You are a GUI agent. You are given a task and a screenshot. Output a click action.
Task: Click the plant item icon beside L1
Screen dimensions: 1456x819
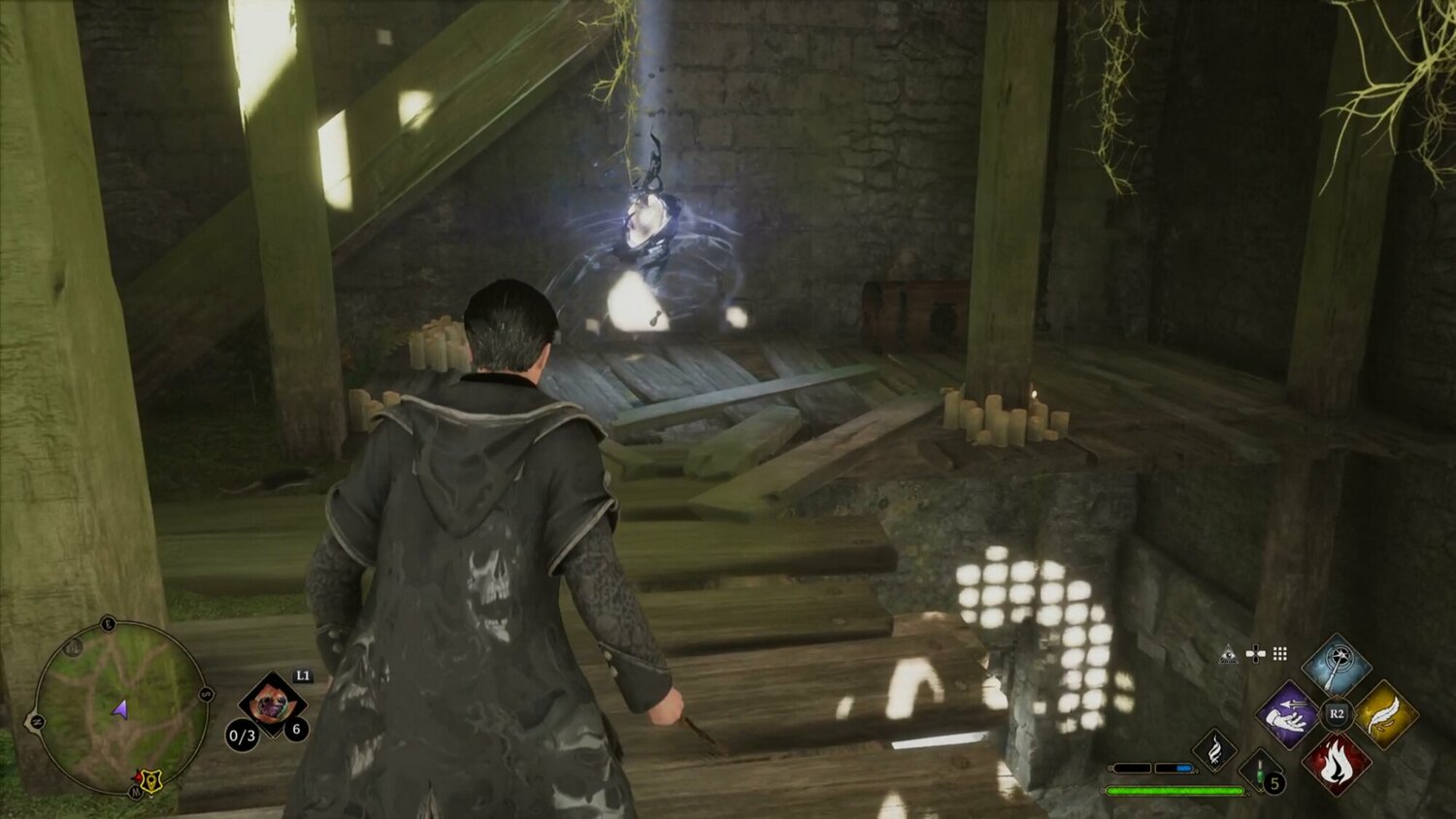[x=272, y=704]
